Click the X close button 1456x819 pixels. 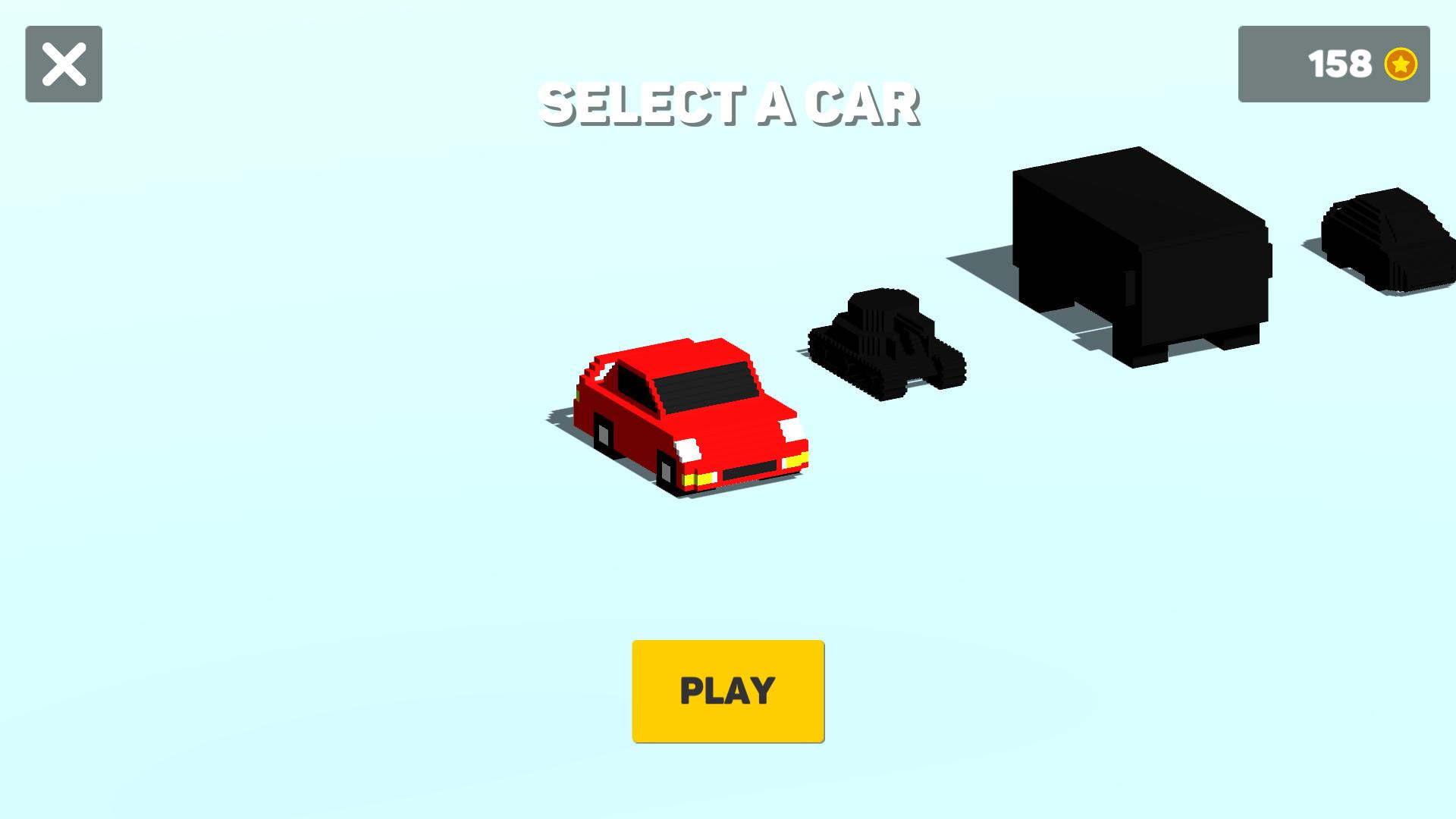coord(64,62)
